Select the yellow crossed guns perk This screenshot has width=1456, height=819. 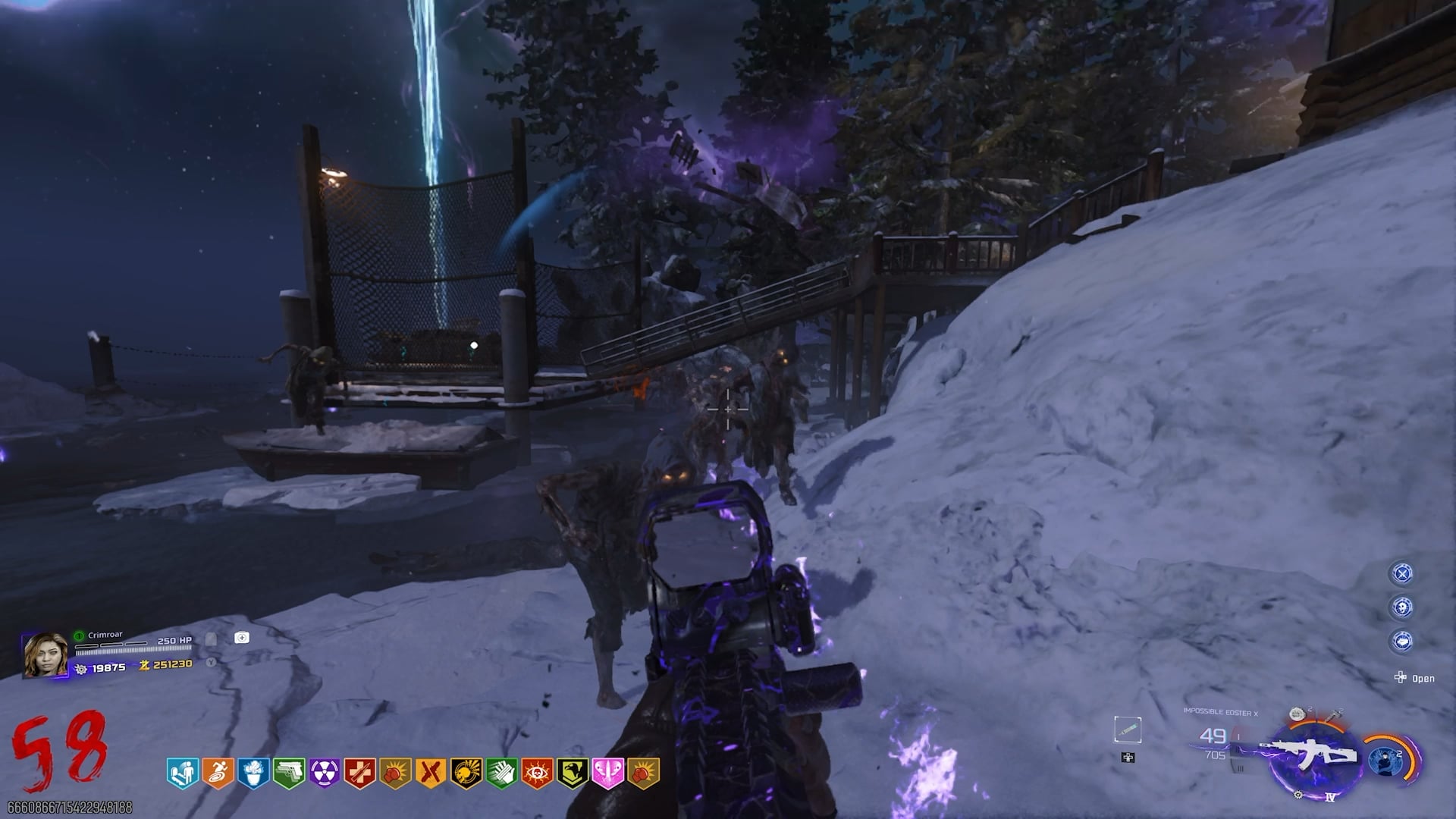[431, 773]
